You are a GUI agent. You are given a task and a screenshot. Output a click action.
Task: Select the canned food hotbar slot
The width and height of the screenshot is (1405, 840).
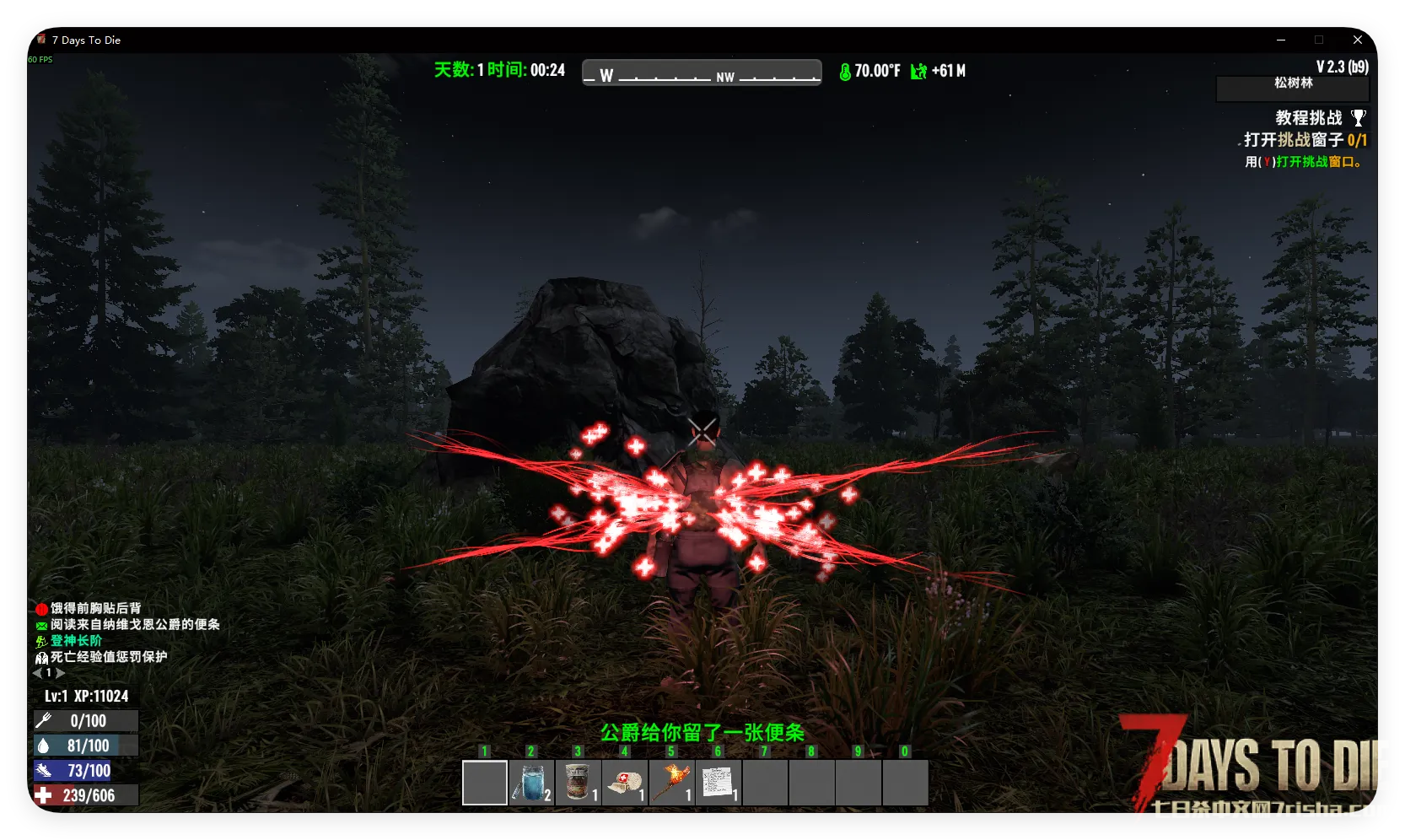(x=578, y=783)
